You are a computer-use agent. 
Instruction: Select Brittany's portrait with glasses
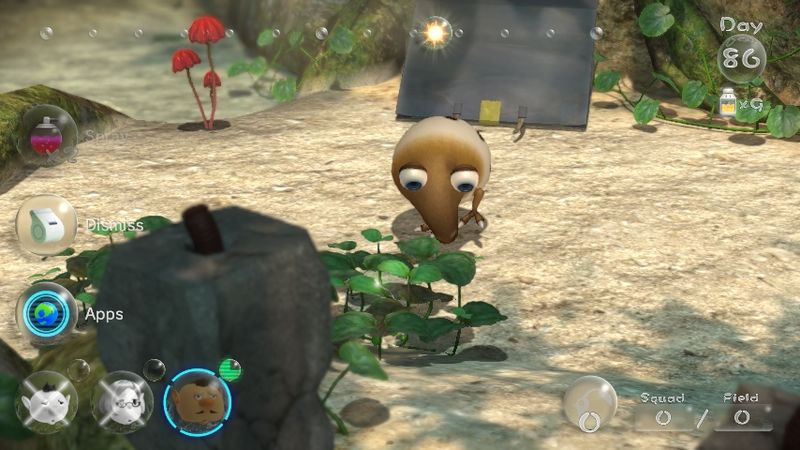pos(122,402)
